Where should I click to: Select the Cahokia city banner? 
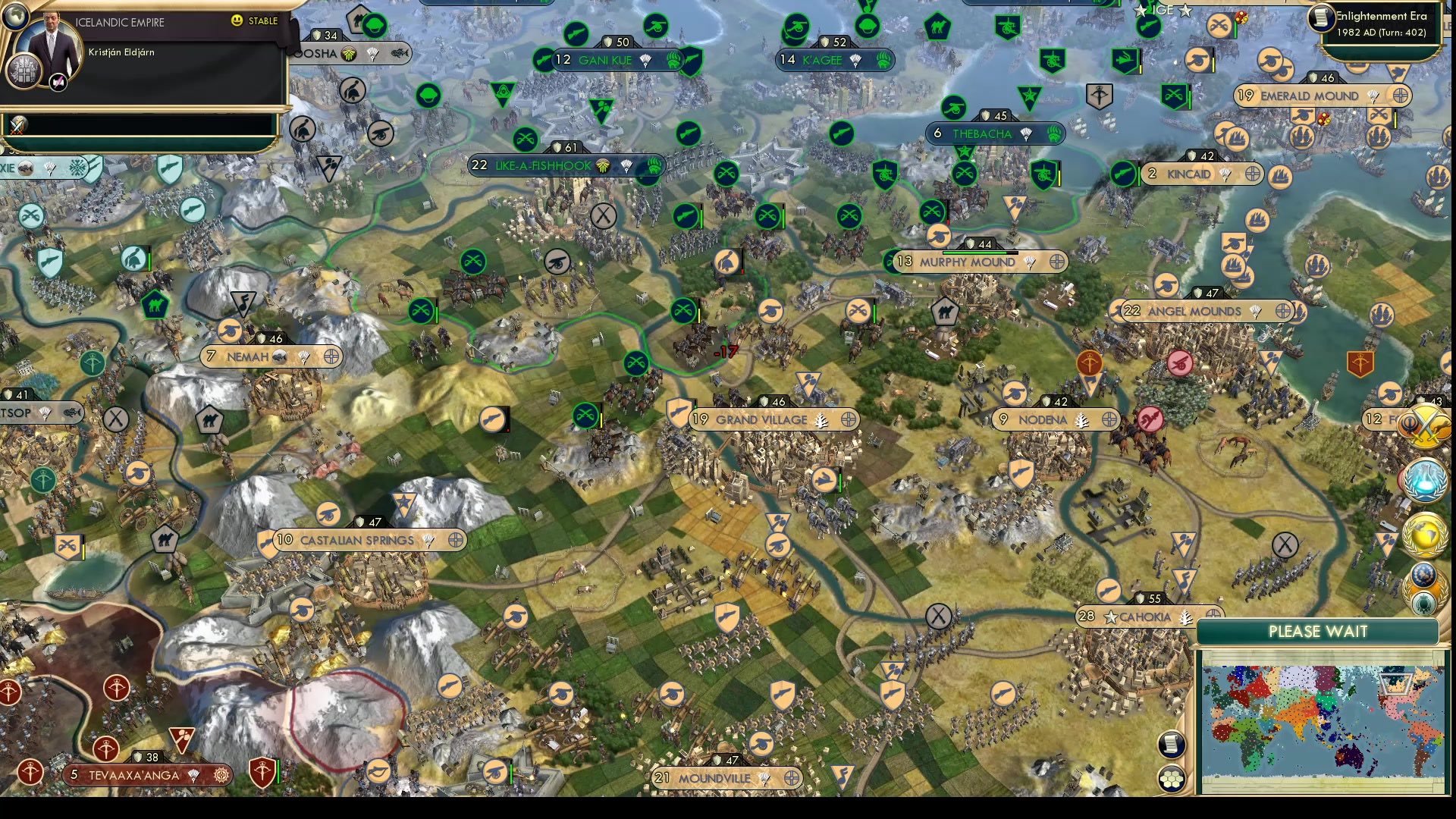(1145, 617)
